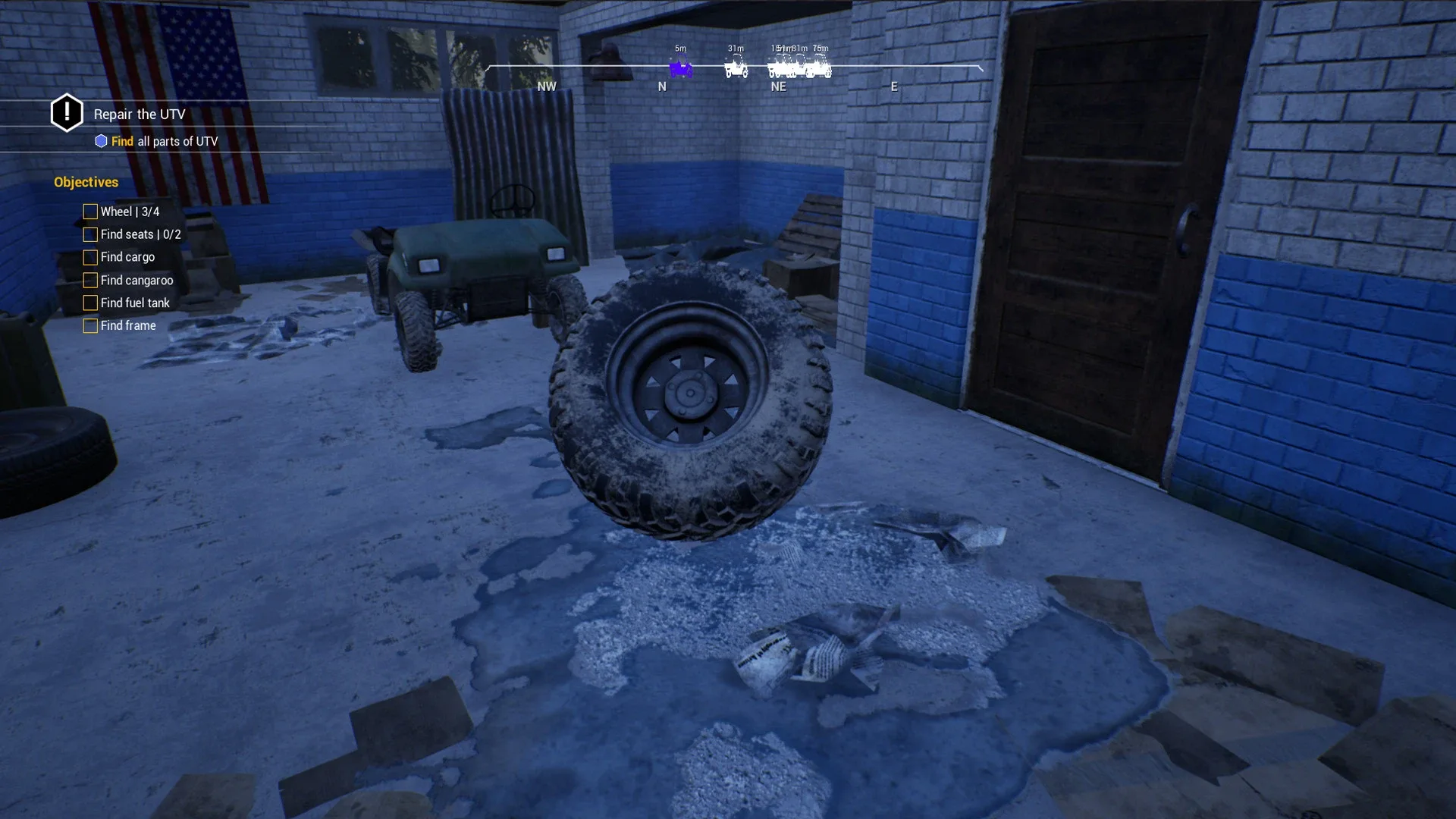Image resolution: width=1456 pixels, height=819 pixels.
Task: Click the Repair the UTV quest title
Action: click(x=139, y=114)
